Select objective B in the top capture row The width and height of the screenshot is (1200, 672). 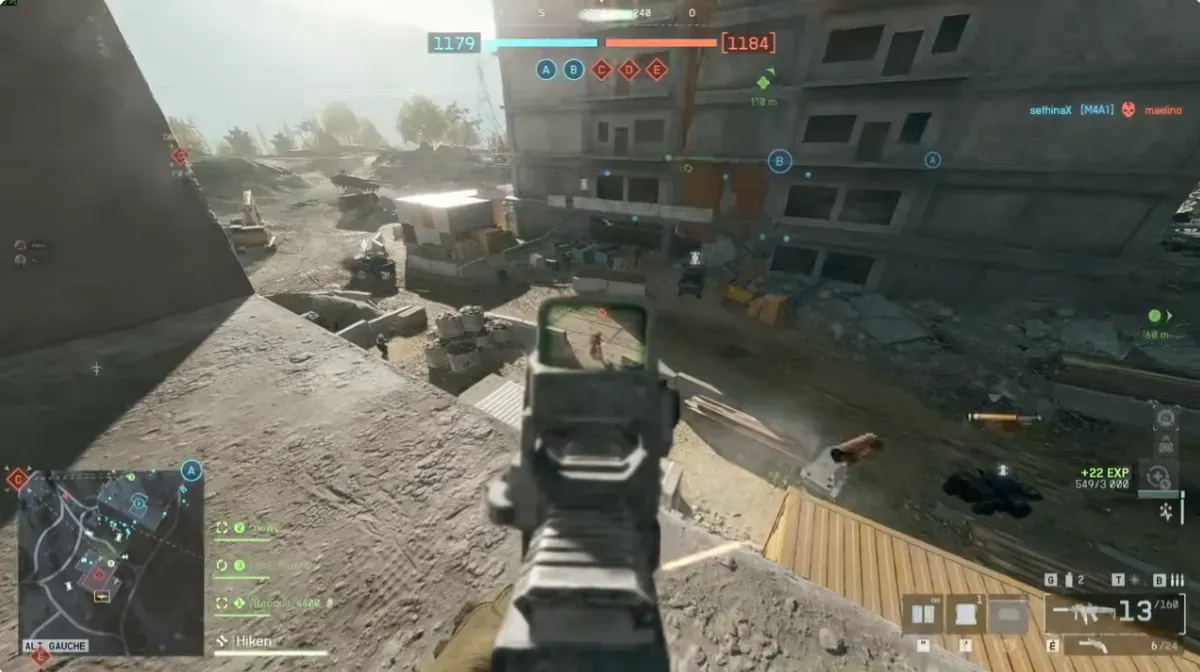click(x=573, y=69)
